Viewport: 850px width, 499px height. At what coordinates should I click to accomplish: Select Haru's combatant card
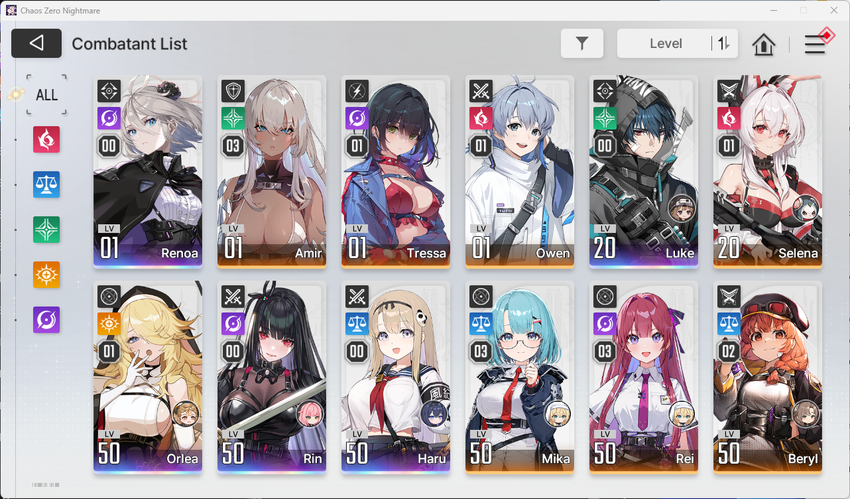coord(395,377)
